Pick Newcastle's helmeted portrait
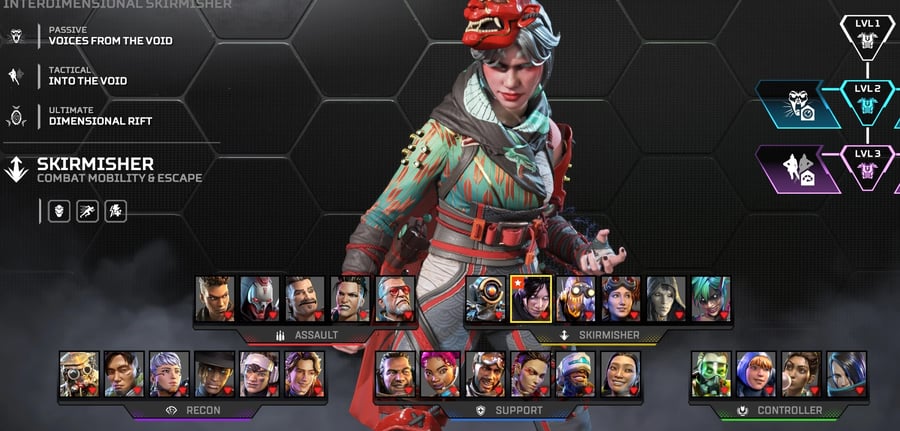The image size is (900, 431). (576, 373)
